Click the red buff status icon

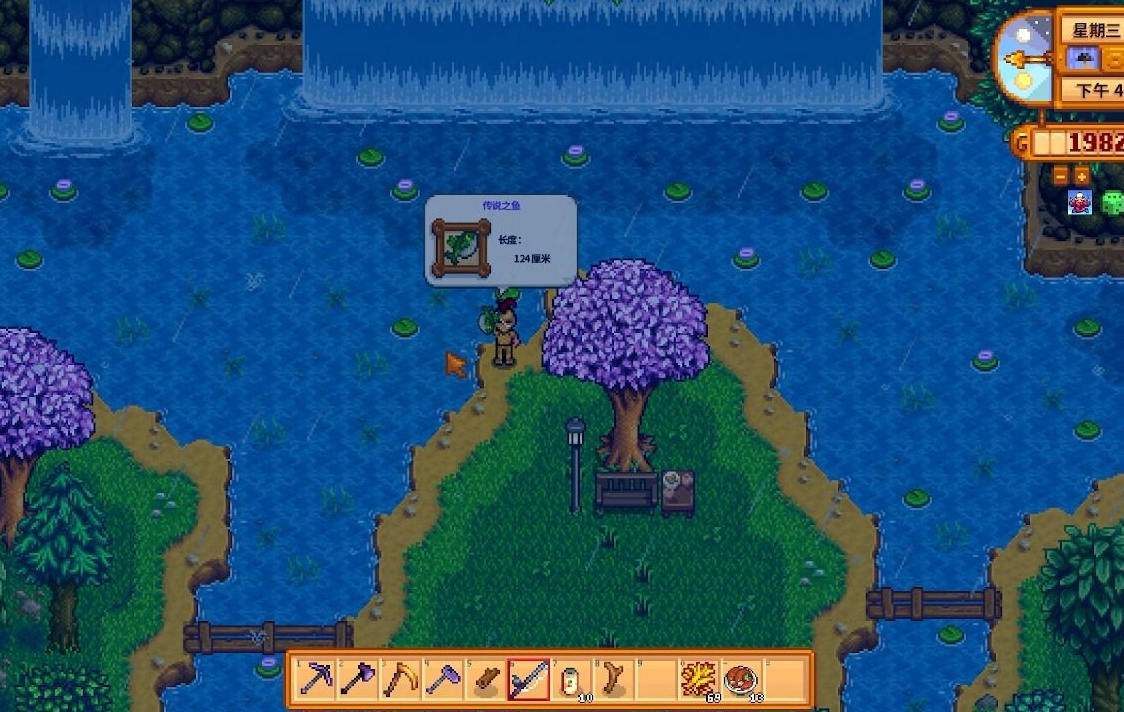click(x=1080, y=202)
